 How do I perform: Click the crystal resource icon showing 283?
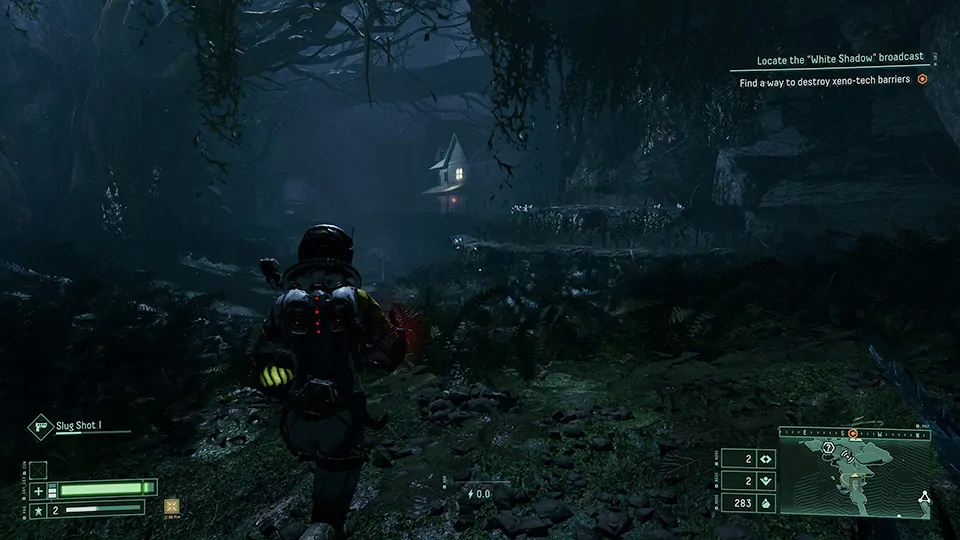(x=766, y=503)
